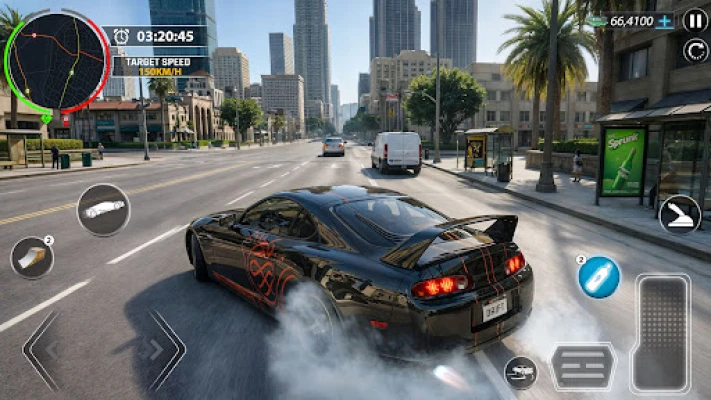Screen dimensions: 711x400
Task: Tap the circular arrow reset button
Action: coord(695,50)
